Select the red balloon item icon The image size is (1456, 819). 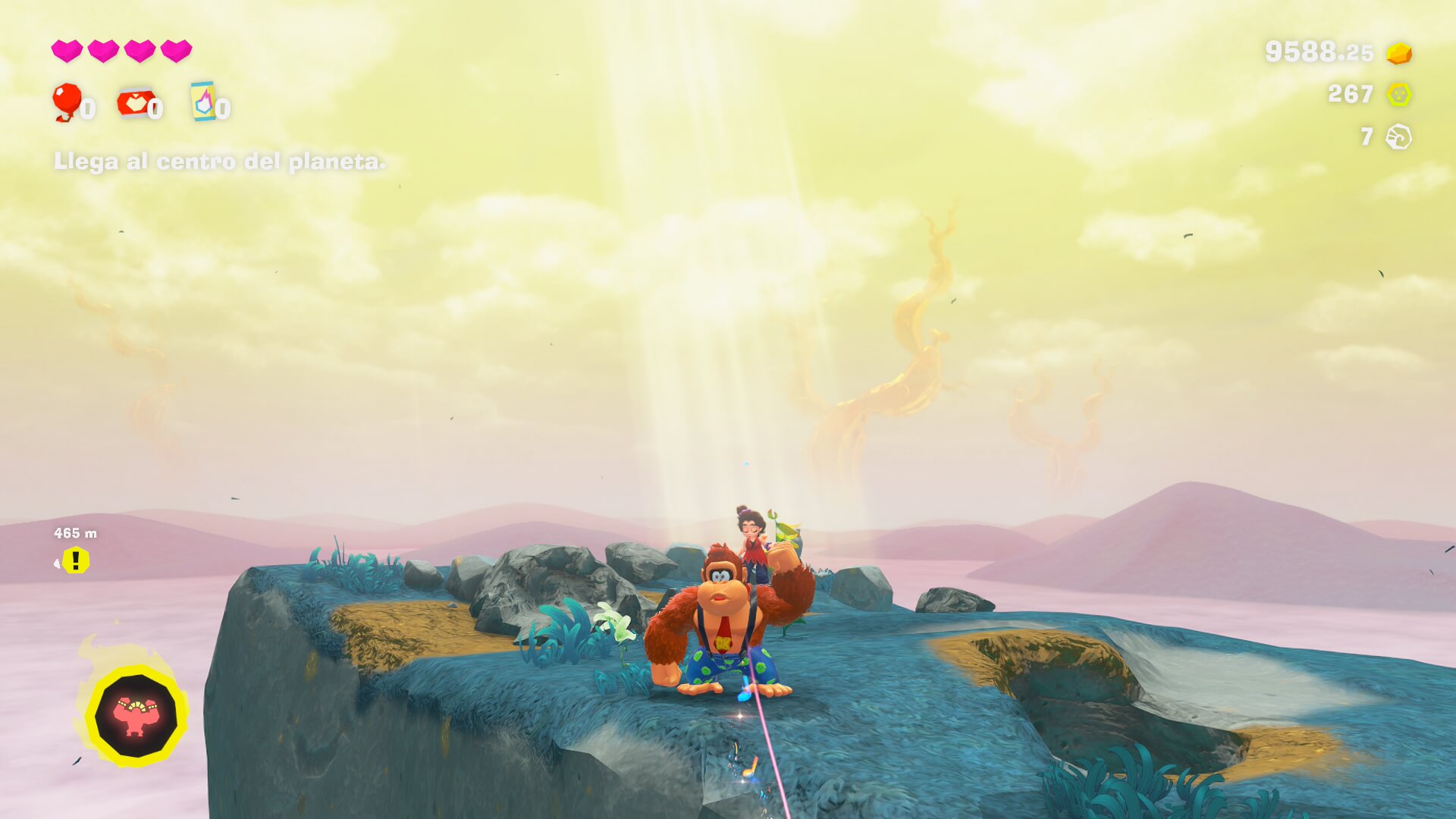[67, 101]
